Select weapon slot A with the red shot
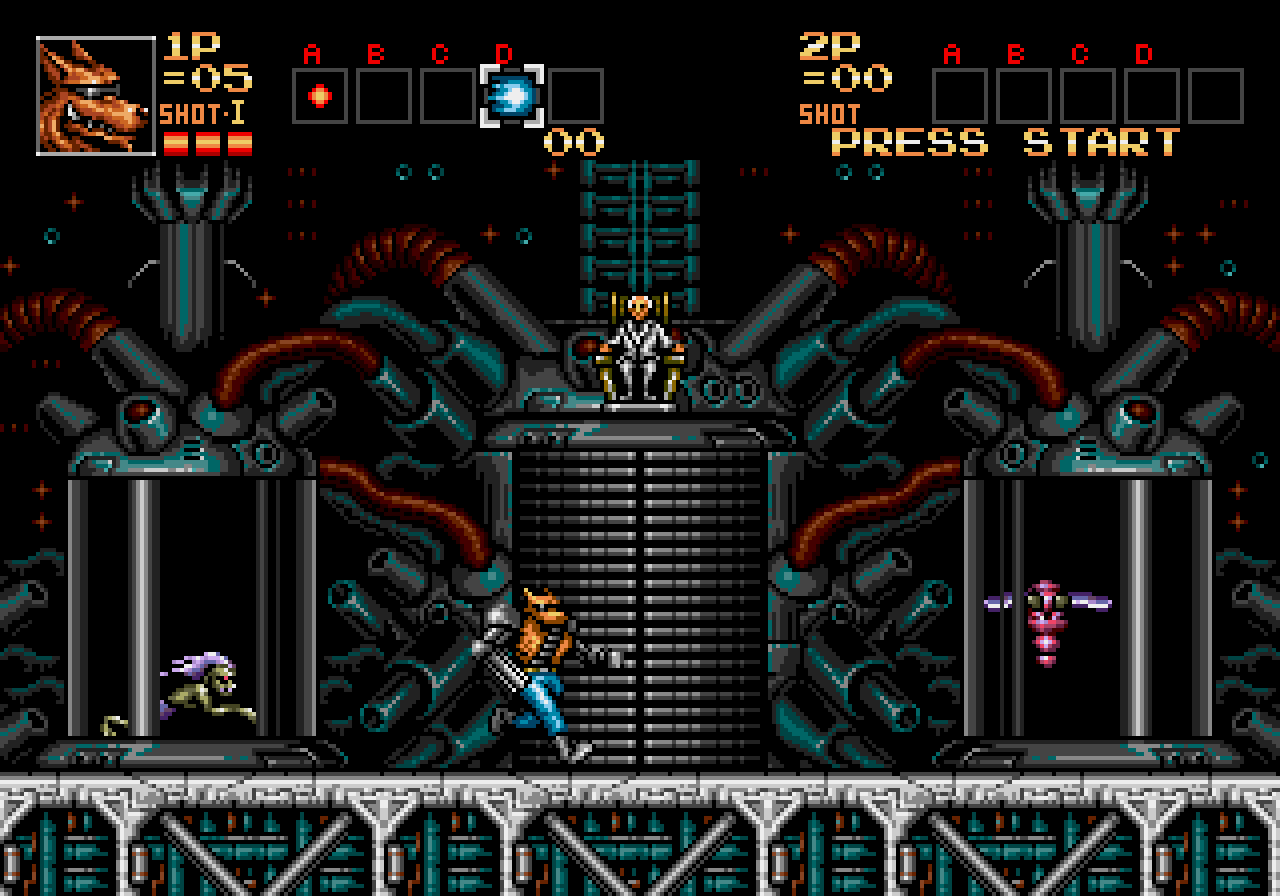The image size is (1280, 896). (x=320, y=96)
